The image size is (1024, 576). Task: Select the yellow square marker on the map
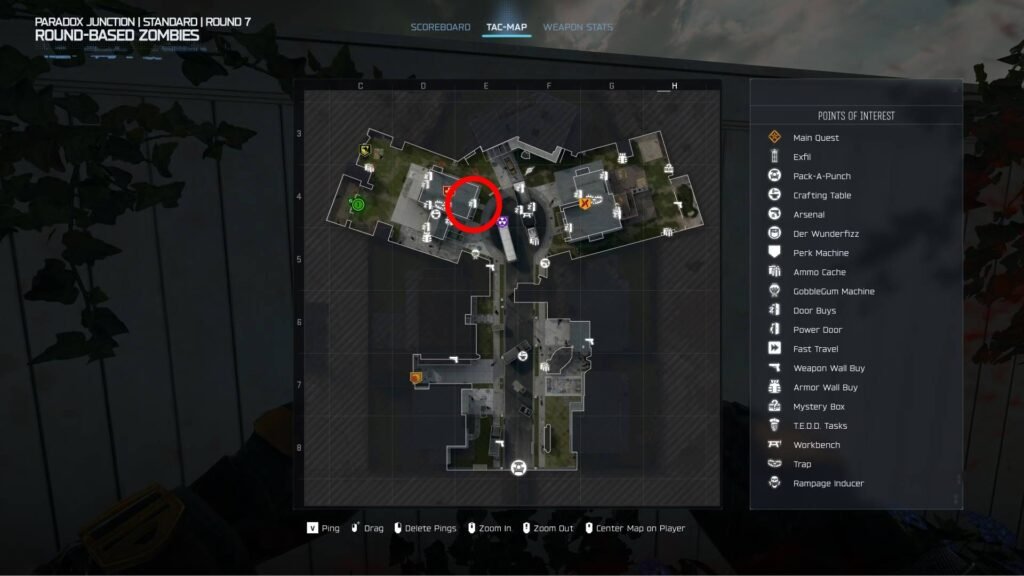click(x=366, y=150)
